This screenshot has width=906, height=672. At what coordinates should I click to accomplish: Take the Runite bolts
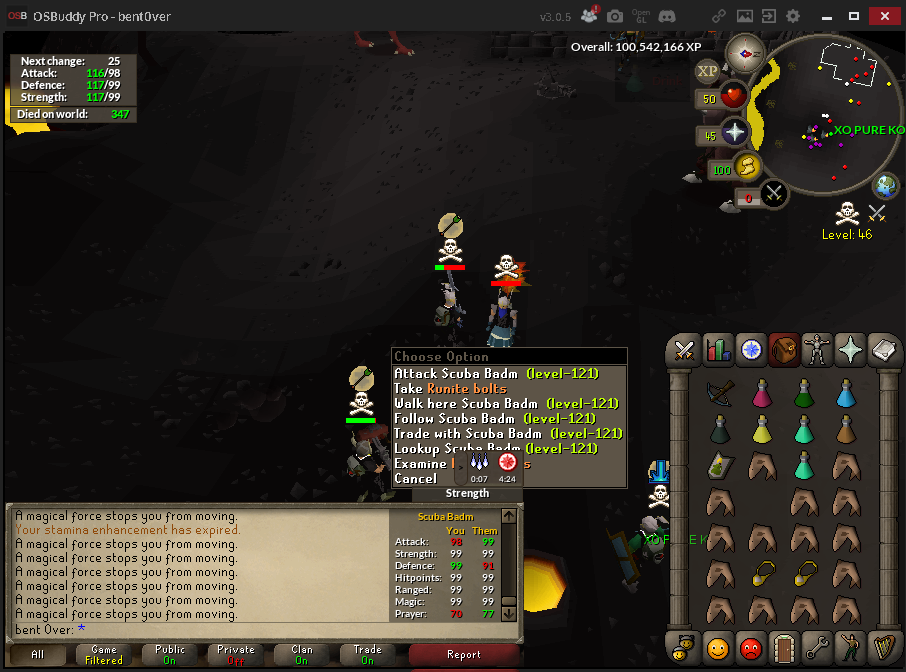tap(450, 388)
